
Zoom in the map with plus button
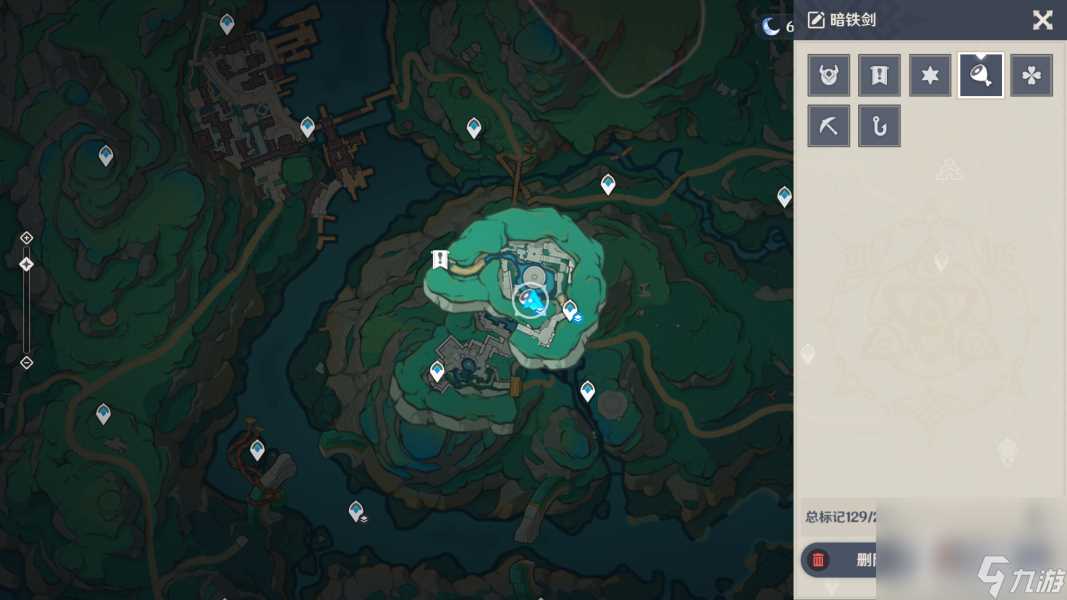27,238
